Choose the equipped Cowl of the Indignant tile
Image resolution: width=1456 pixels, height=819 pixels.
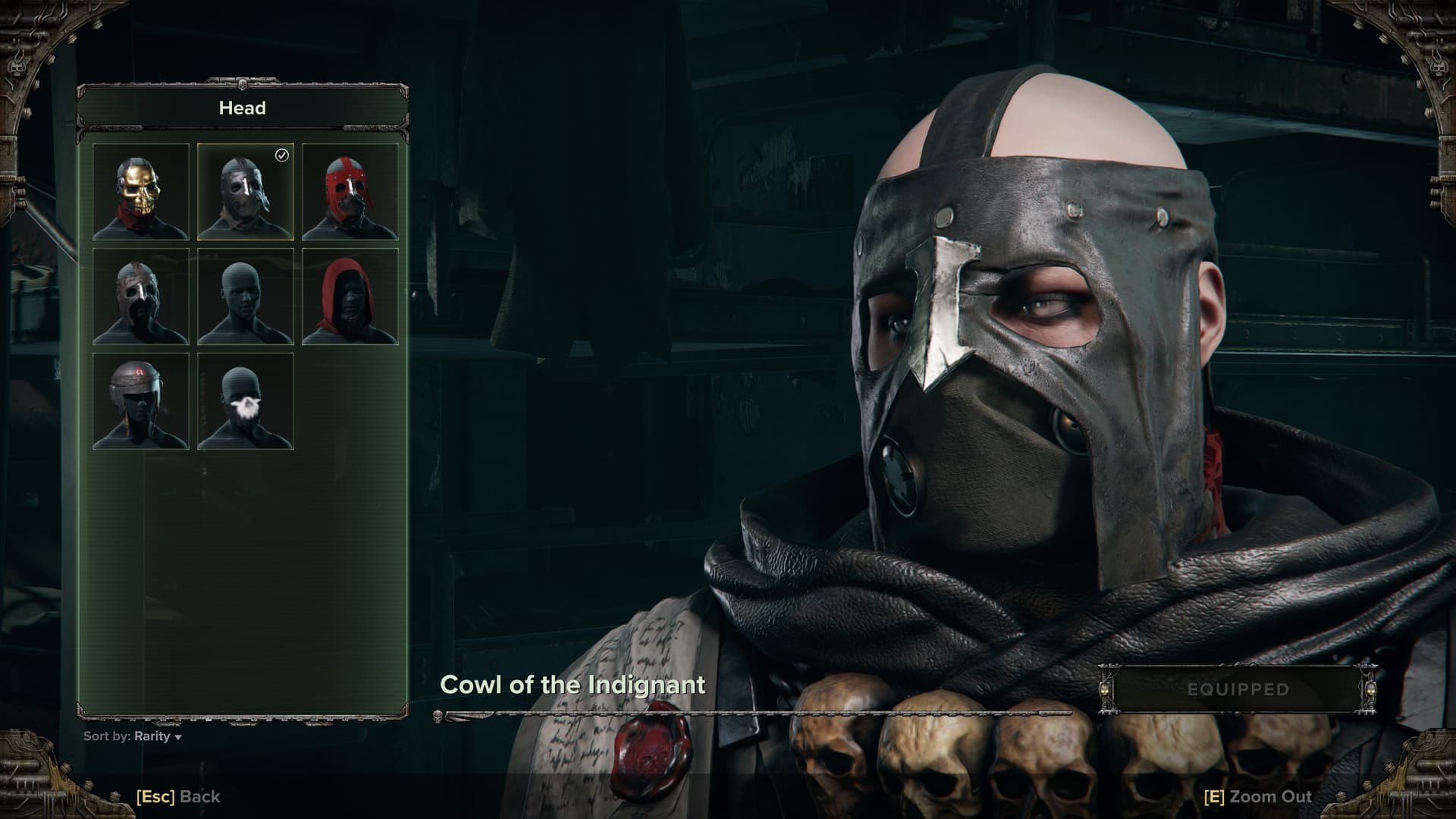tap(245, 192)
